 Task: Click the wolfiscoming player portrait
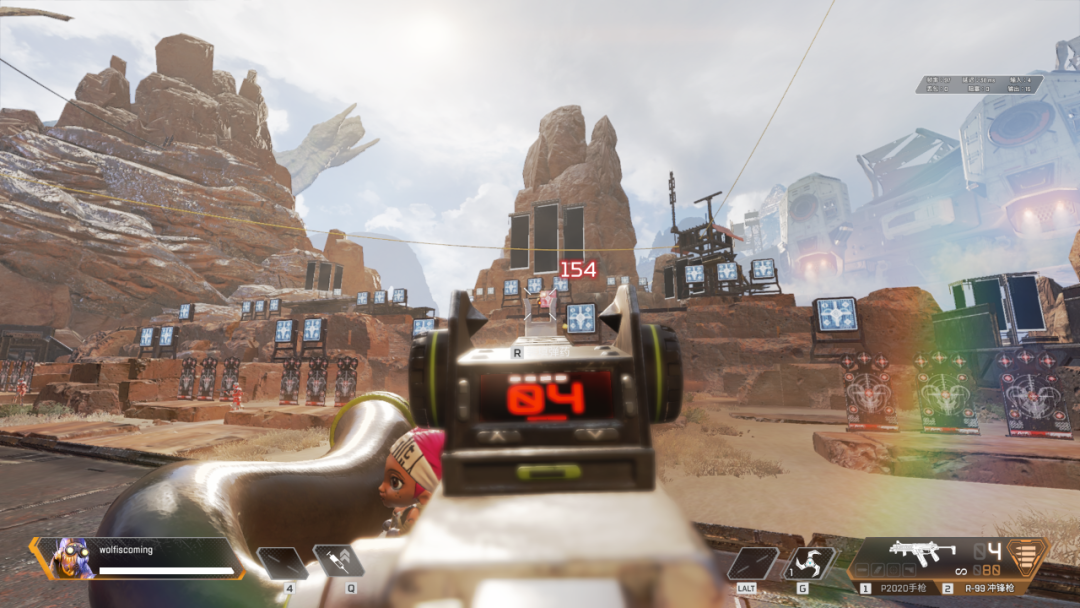point(66,558)
